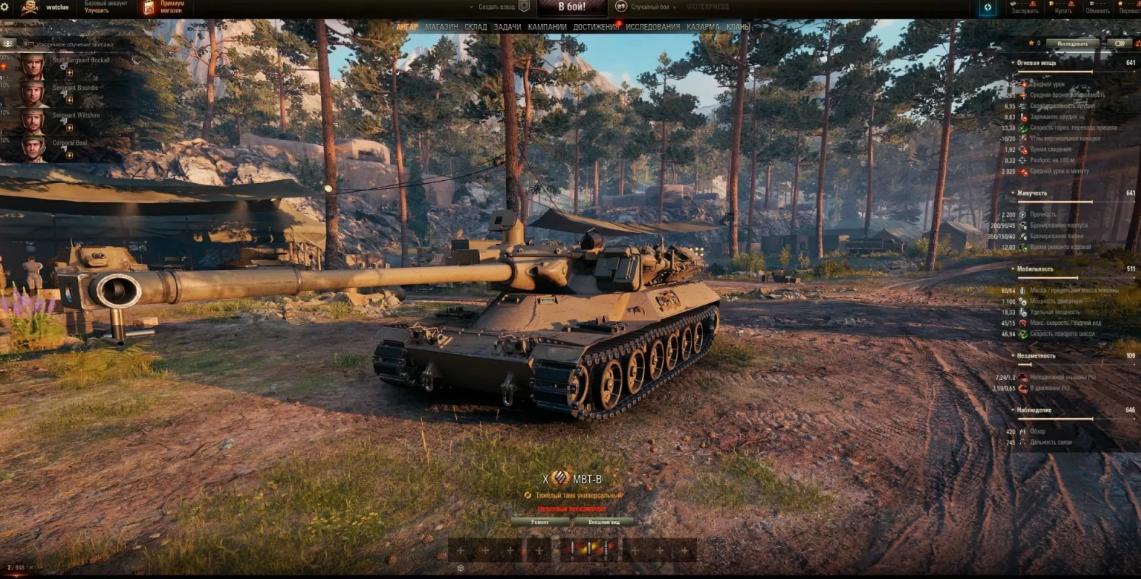Open the МАГАЗИН tab
This screenshot has width=1141, height=579.
pyautogui.click(x=441, y=27)
